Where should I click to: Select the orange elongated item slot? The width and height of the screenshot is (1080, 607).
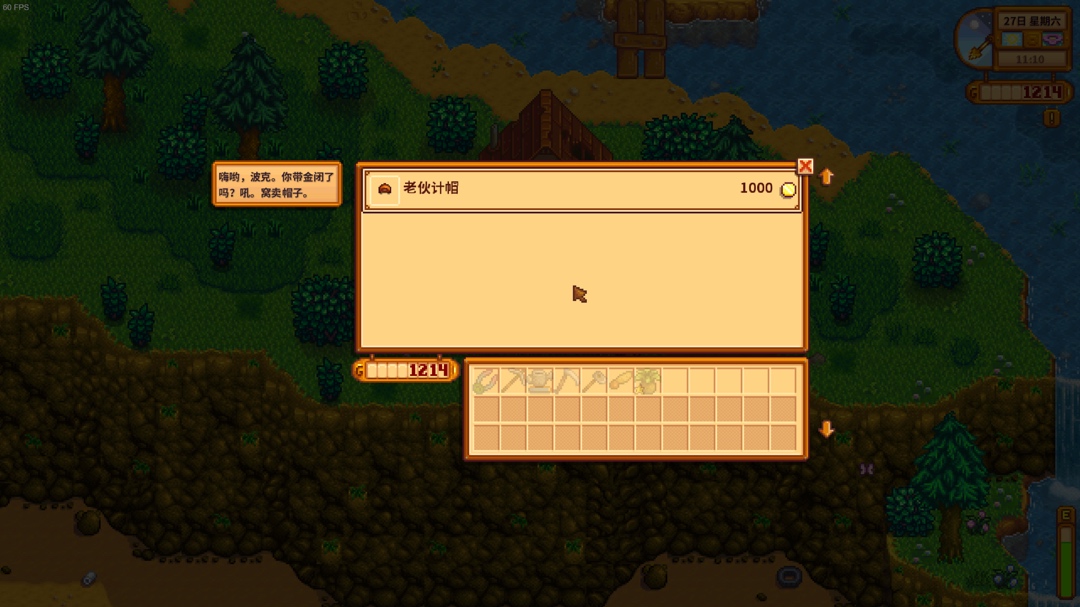point(621,381)
